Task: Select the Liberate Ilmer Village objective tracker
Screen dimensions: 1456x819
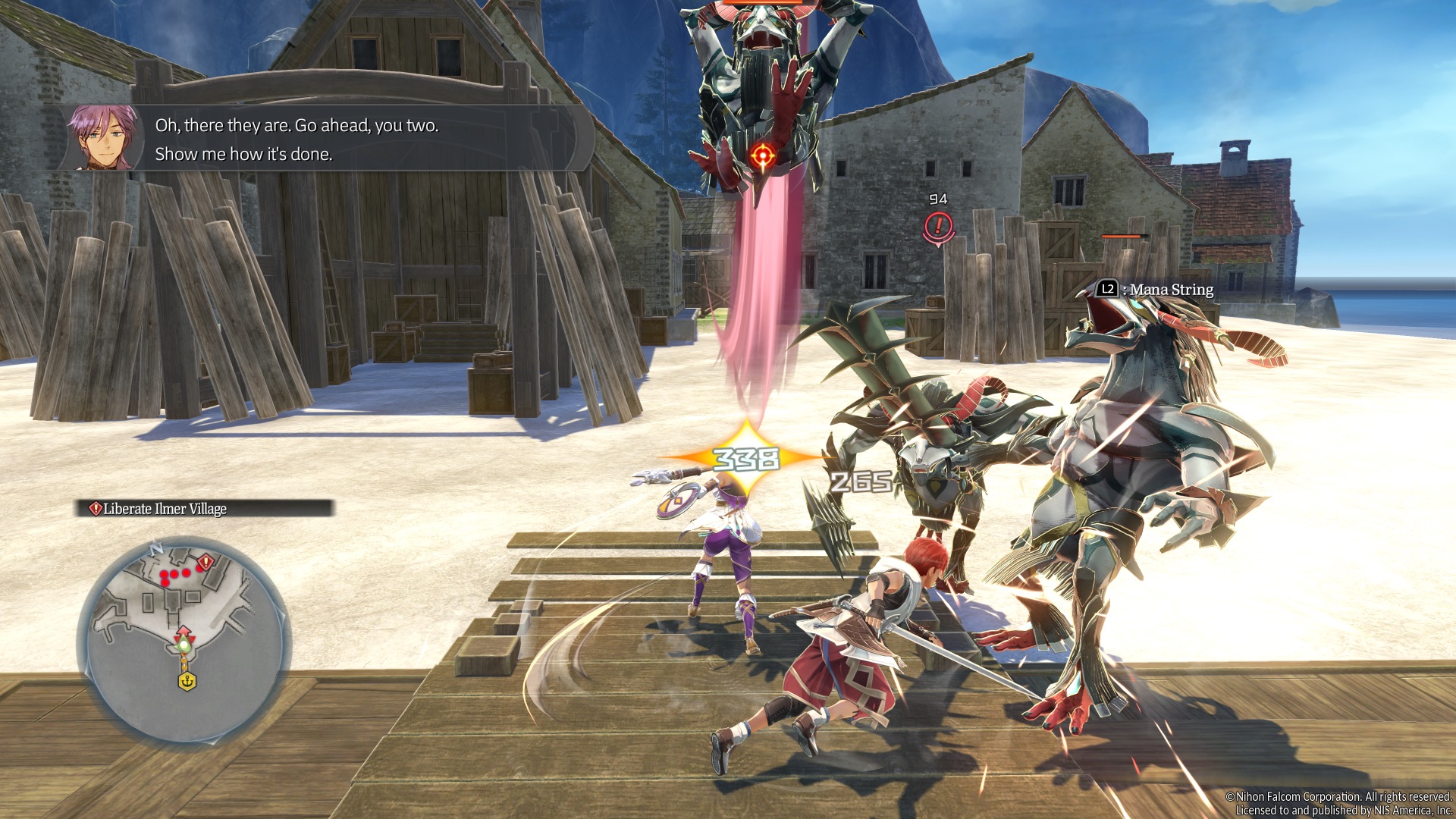Action: (204, 508)
